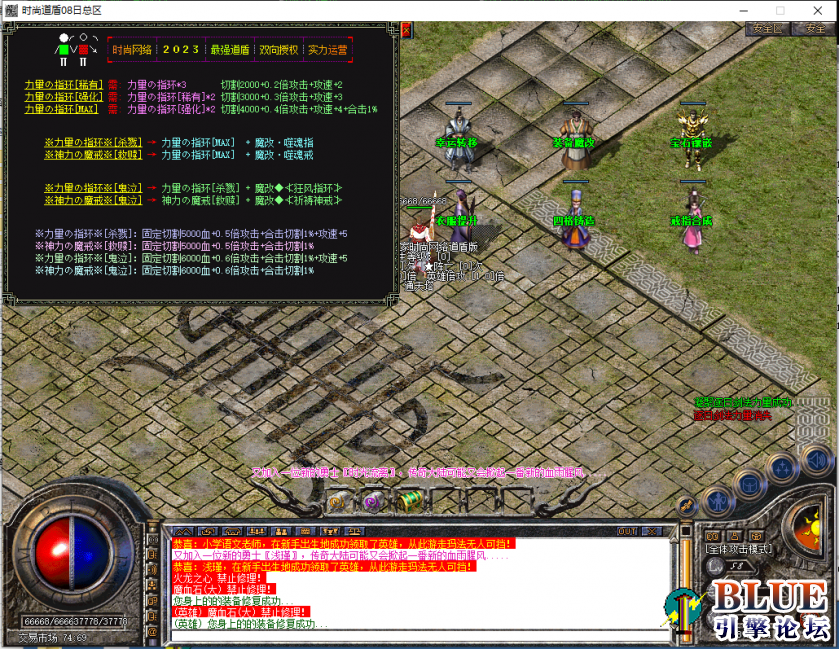Select 力量の指环[MAX] upgrade link

point(64,108)
